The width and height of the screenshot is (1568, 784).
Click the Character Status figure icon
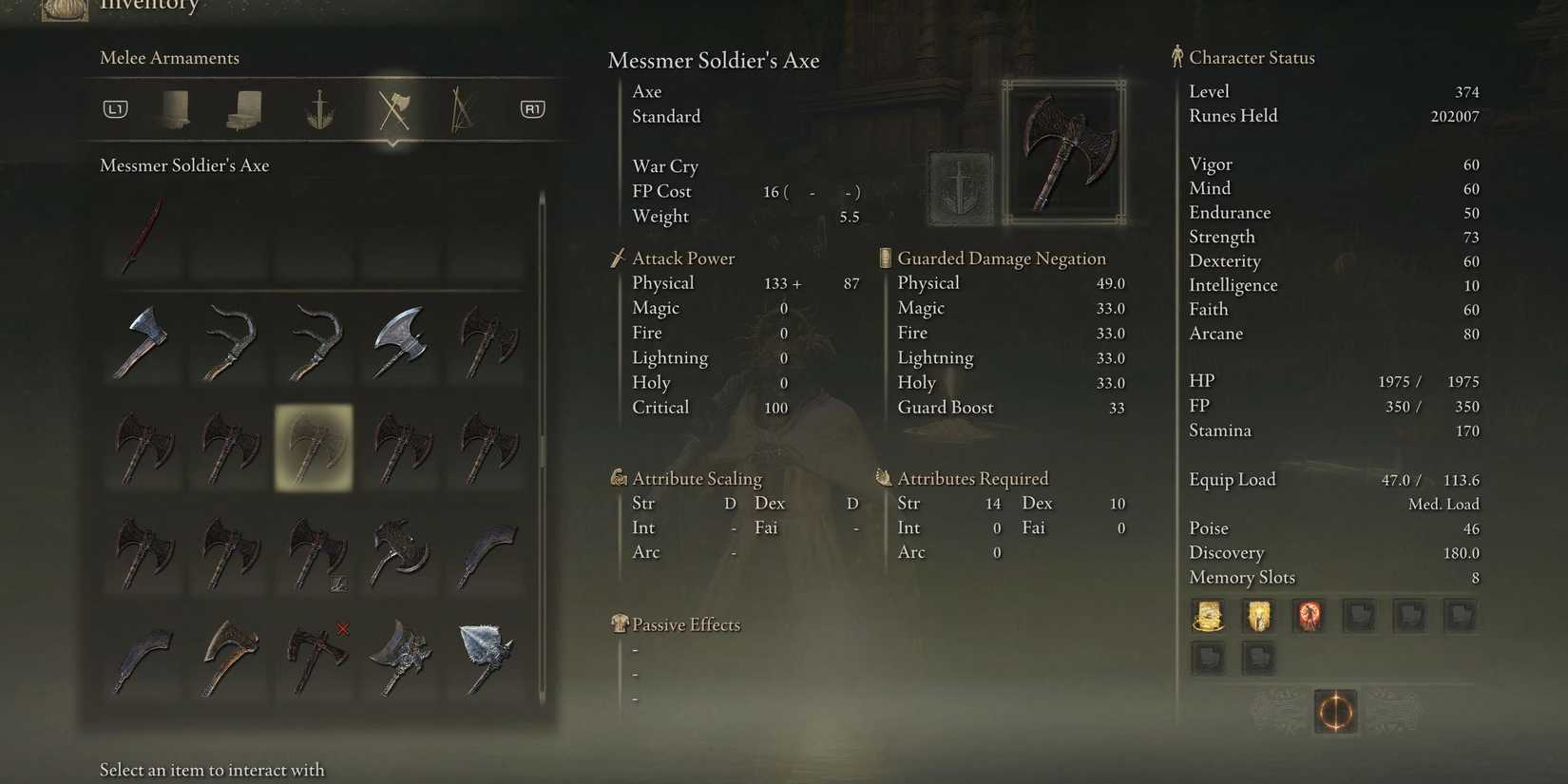(x=1176, y=57)
